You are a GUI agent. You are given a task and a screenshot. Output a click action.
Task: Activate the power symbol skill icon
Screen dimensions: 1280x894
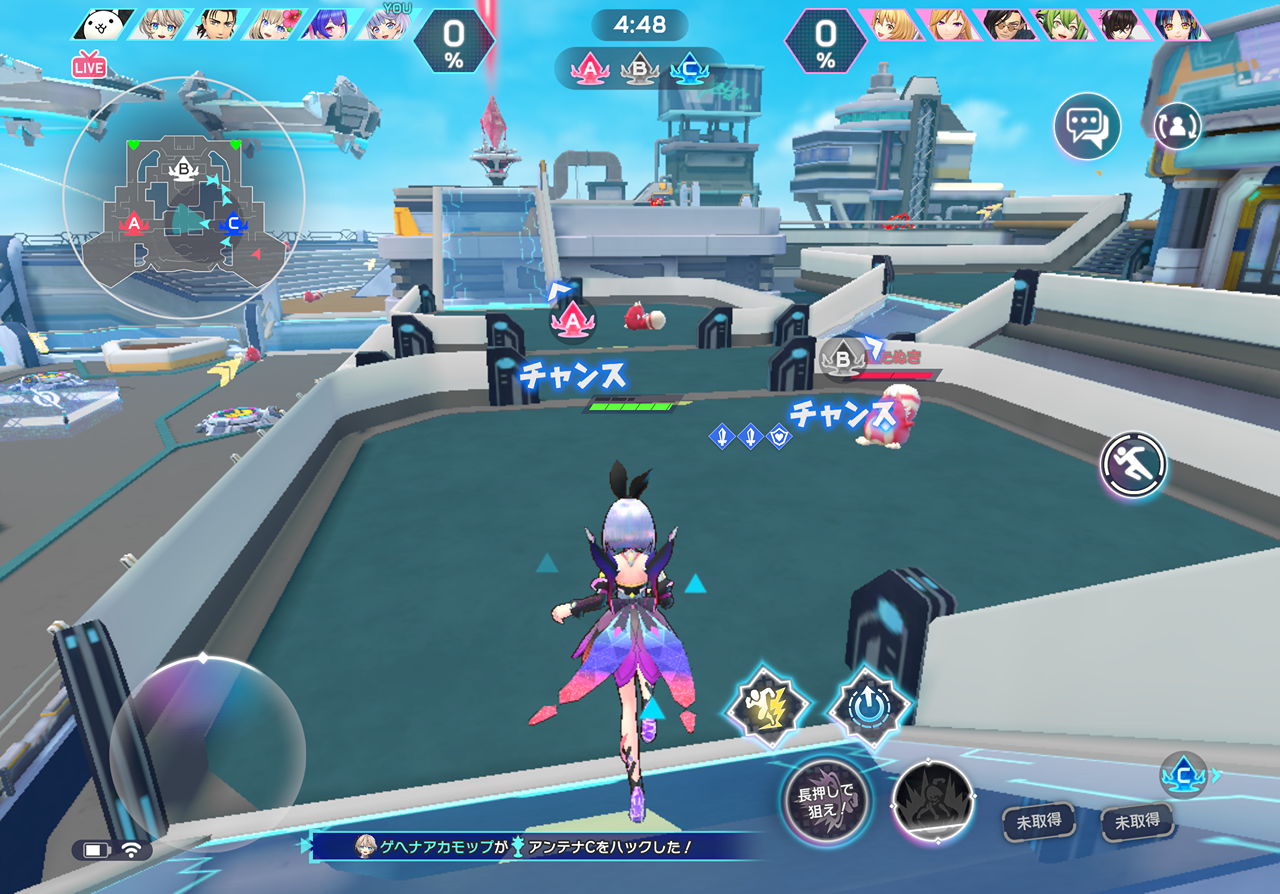pos(869,707)
